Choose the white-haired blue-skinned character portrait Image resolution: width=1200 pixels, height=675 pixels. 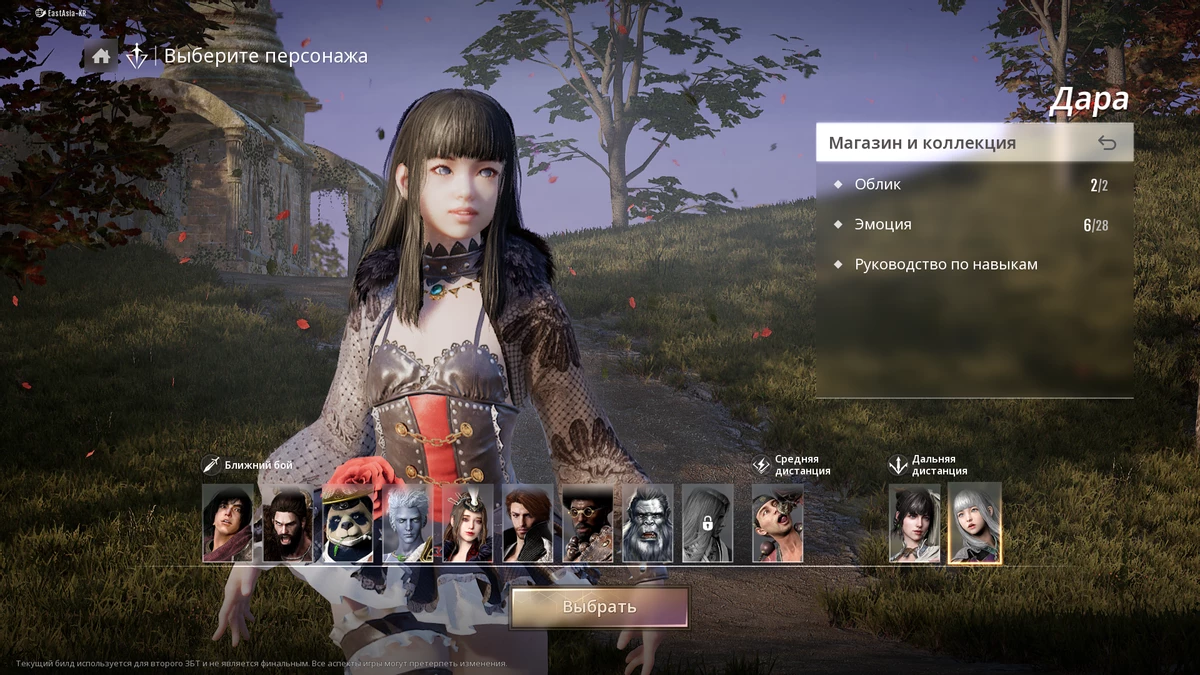coord(408,524)
